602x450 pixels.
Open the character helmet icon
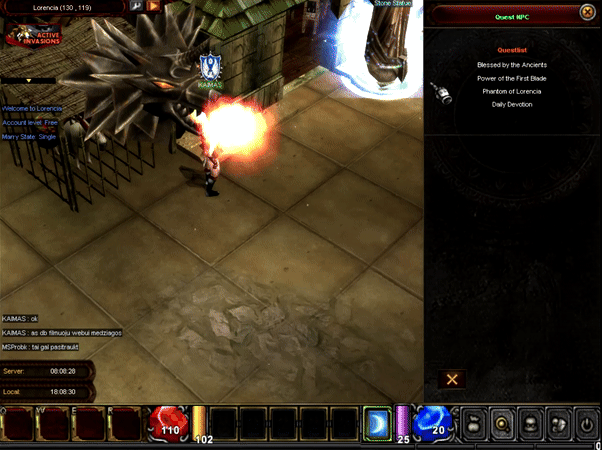(x=531, y=424)
